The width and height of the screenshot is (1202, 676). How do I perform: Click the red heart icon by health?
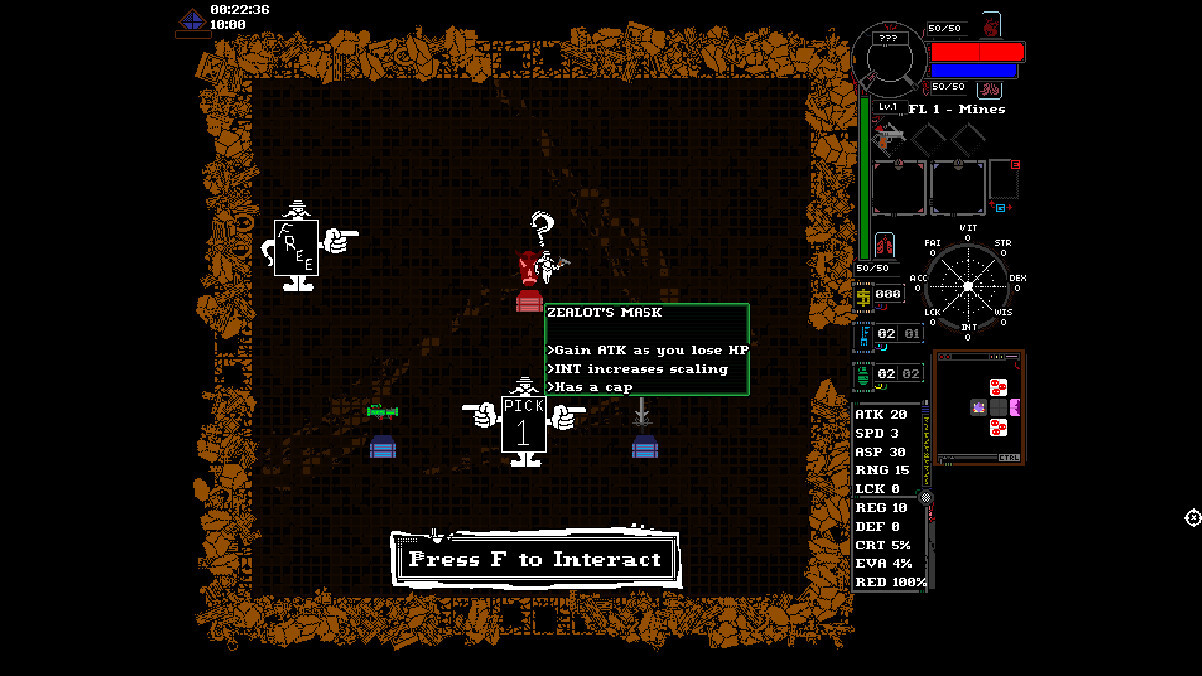(991, 24)
